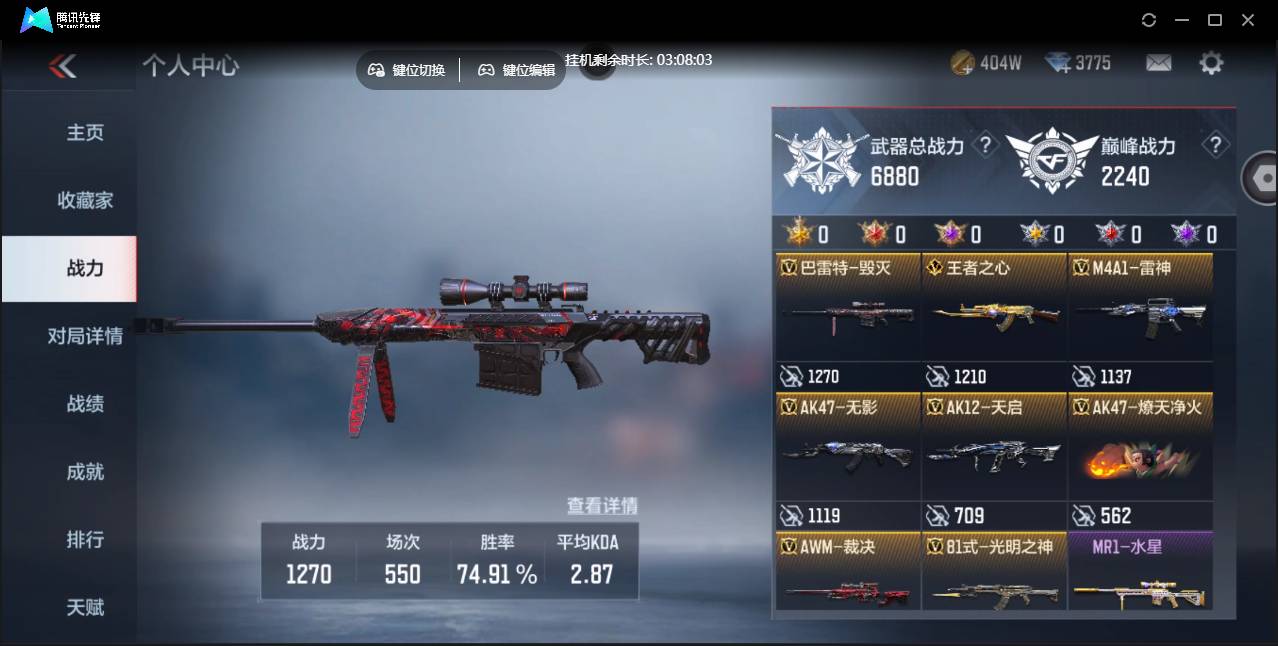
Task: Switch to the 排行 tab
Action: [85, 539]
